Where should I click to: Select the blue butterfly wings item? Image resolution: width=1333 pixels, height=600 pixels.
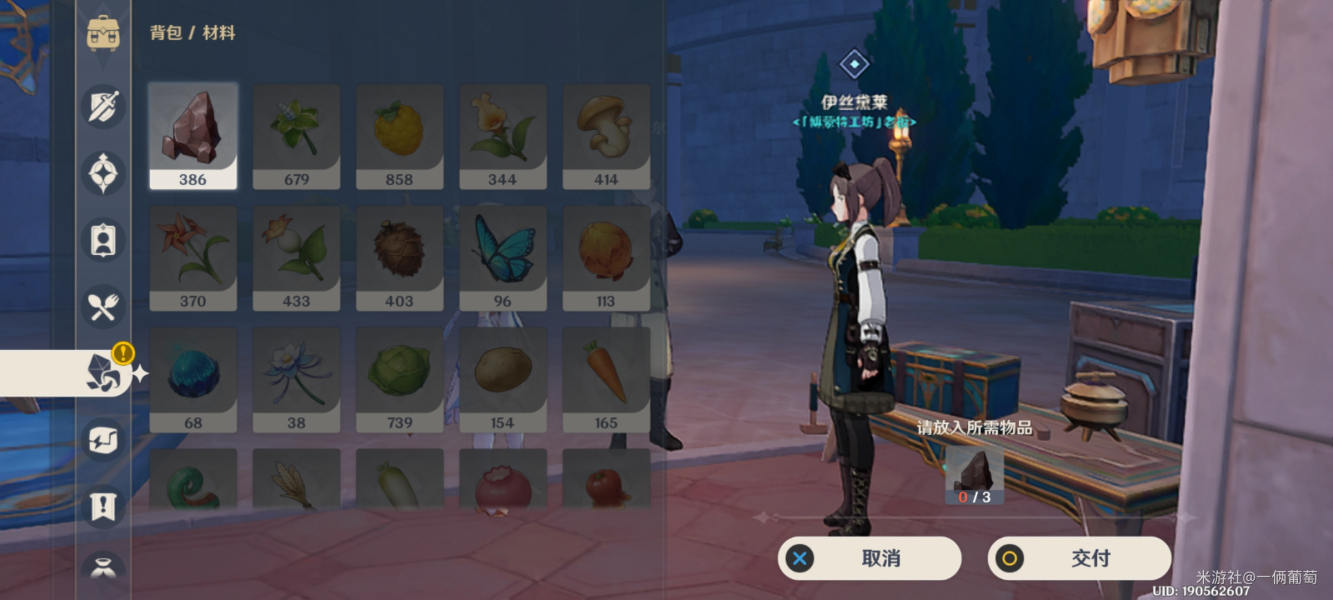(x=502, y=257)
